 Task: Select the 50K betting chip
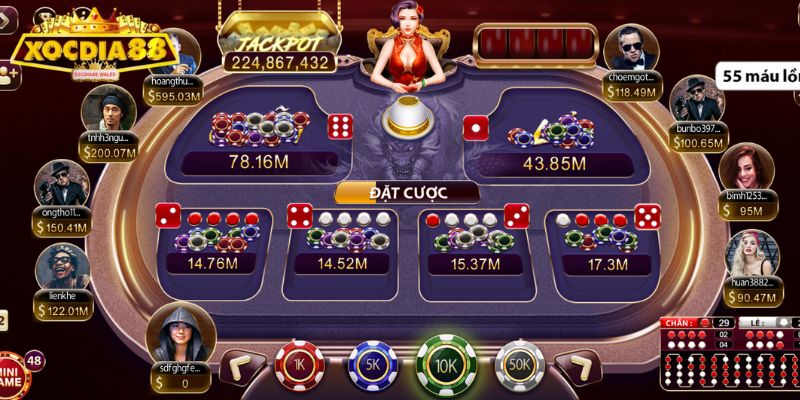point(519,367)
